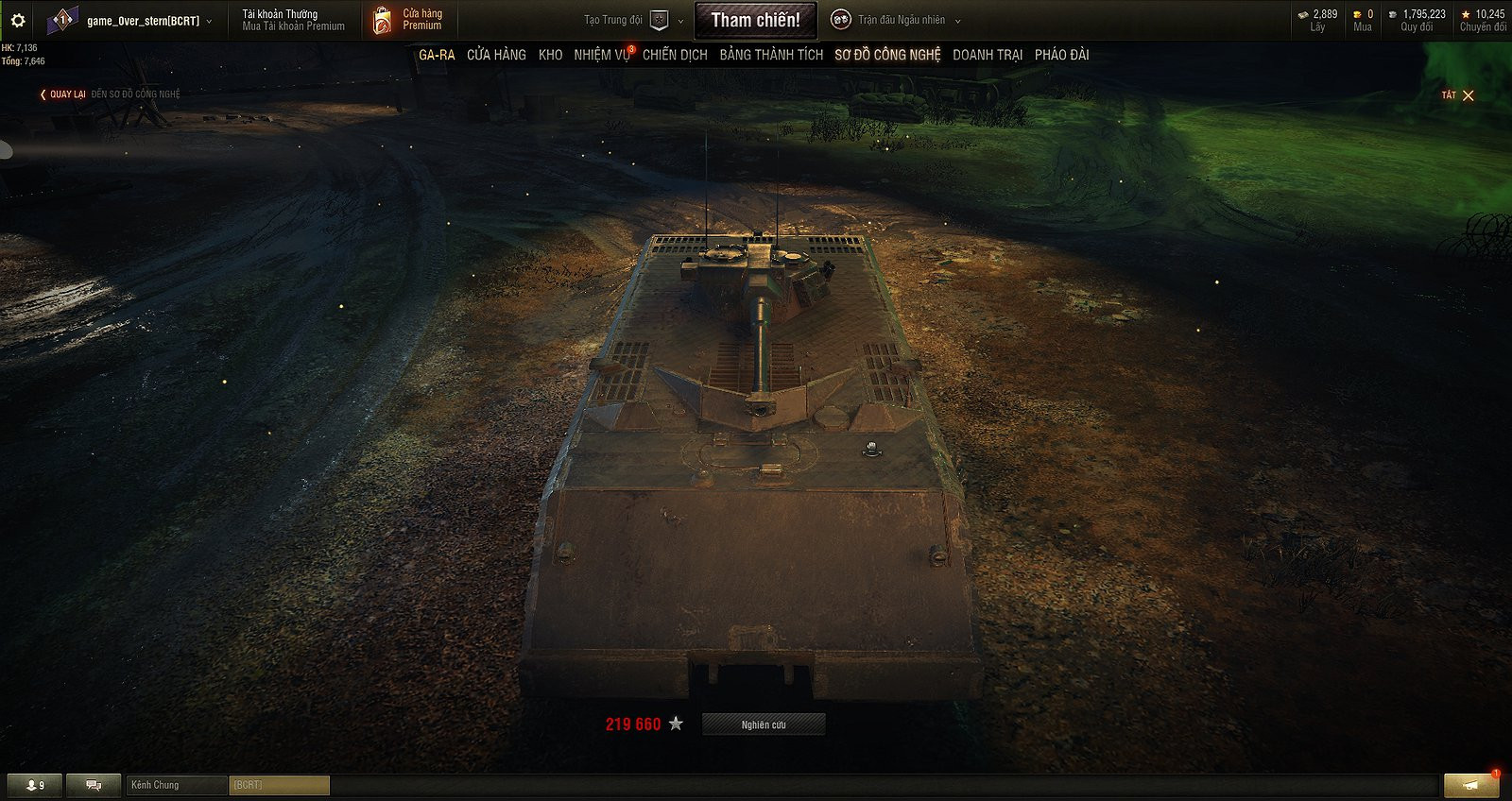Viewport: 1512px width, 801px height.
Task: Open the Cửa hàng Premium shop icon
Action: coord(385,19)
